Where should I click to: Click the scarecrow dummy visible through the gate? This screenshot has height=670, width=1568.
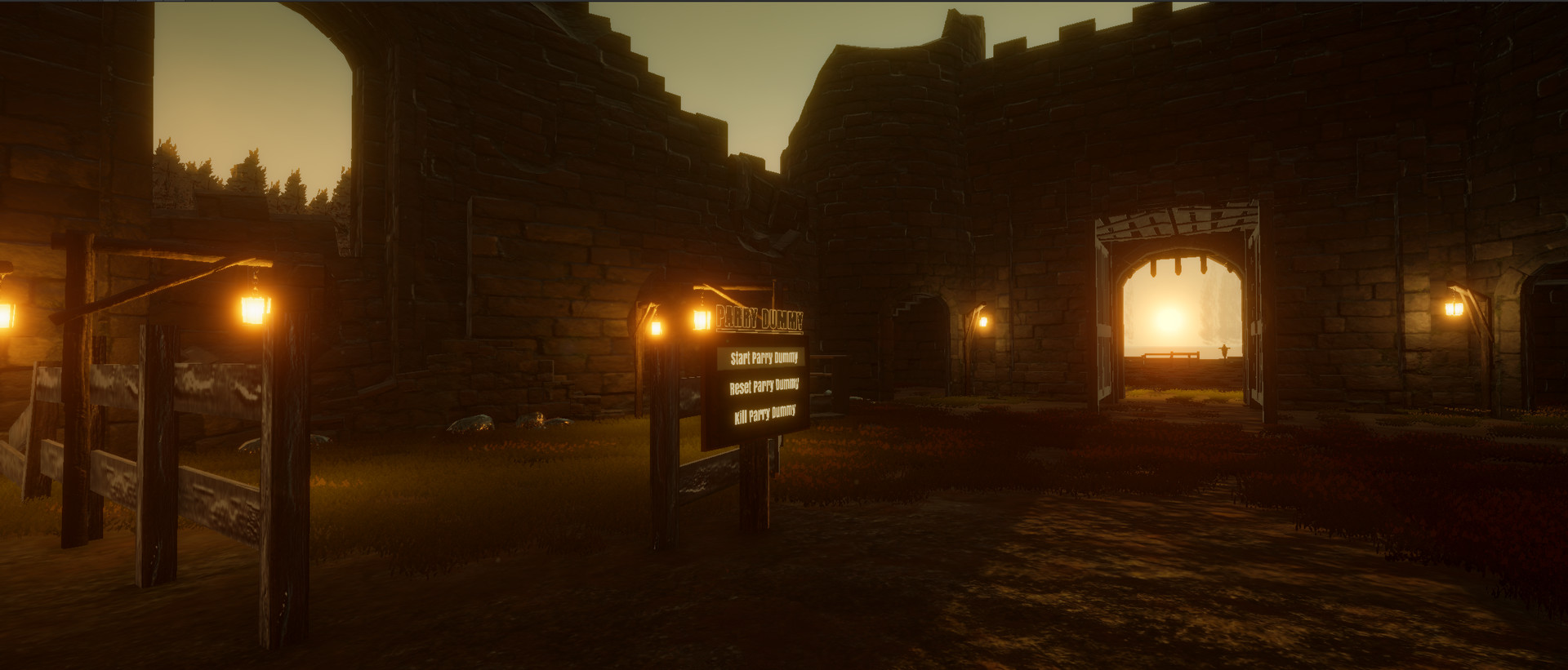1224,349
